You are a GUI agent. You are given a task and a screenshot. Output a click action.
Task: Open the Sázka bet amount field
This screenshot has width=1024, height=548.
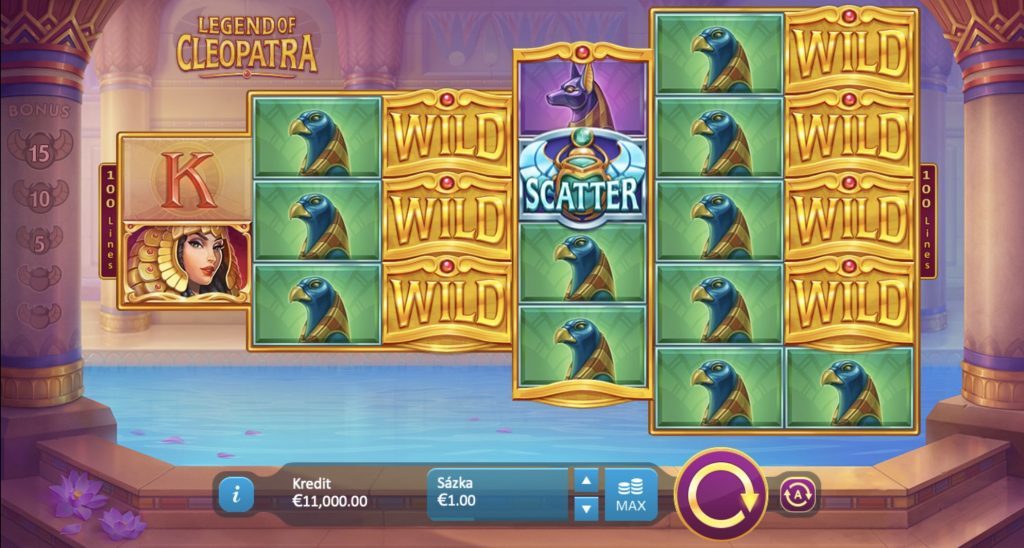click(499, 494)
